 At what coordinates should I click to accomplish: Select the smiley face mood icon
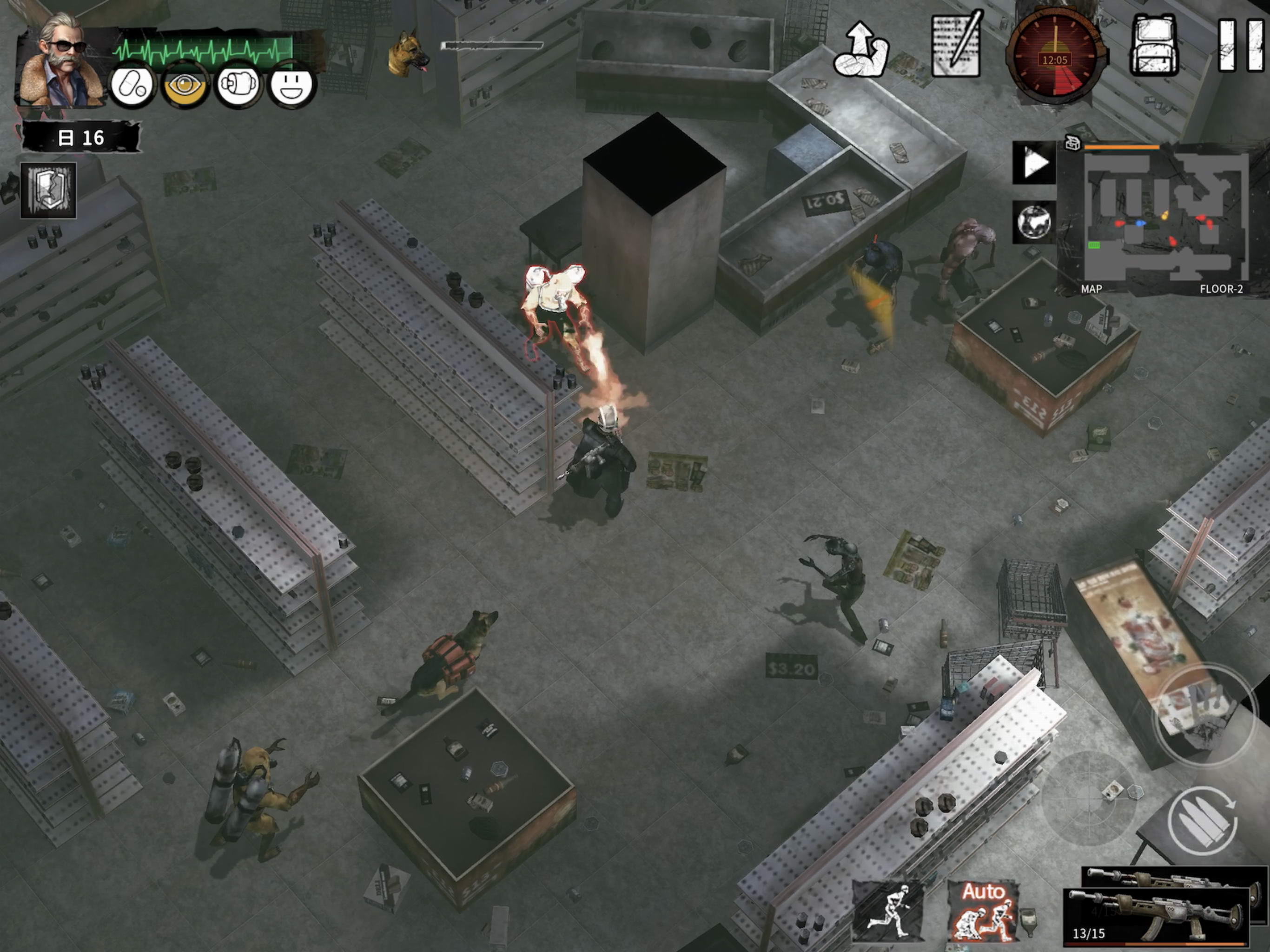pyautogui.click(x=291, y=86)
